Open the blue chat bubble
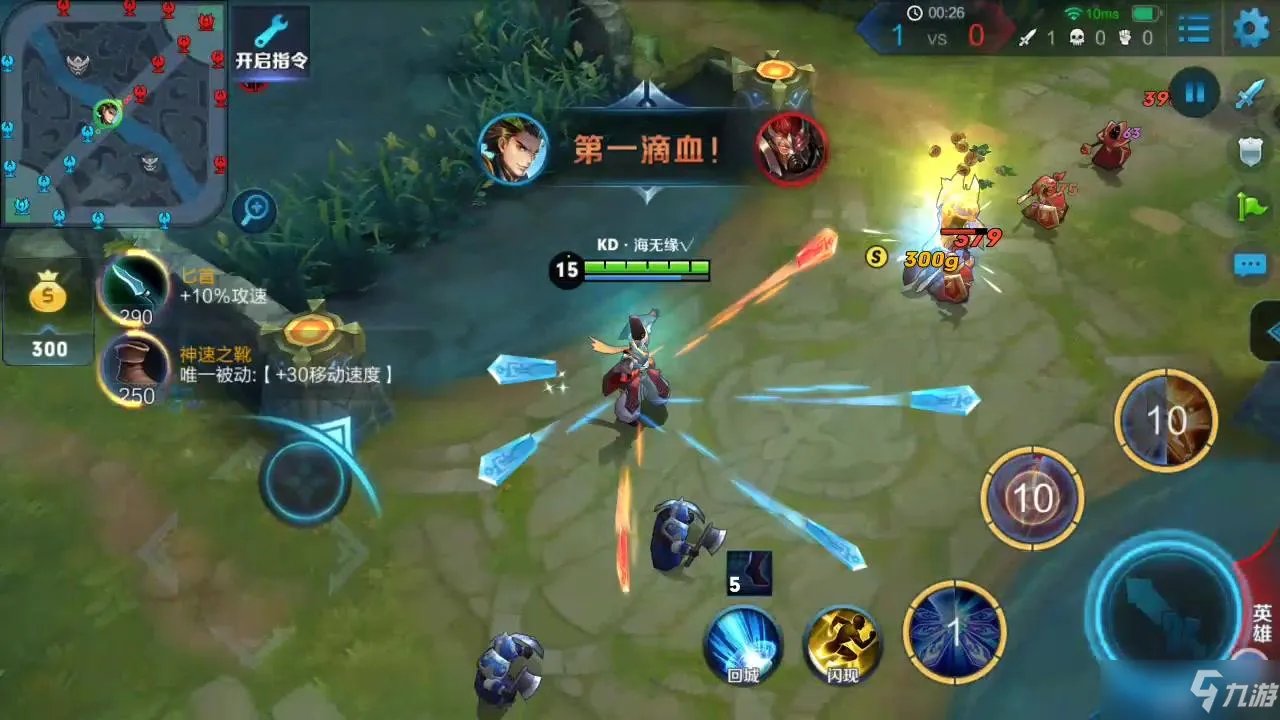The image size is (1280, 720). (x=1251, y=264)
